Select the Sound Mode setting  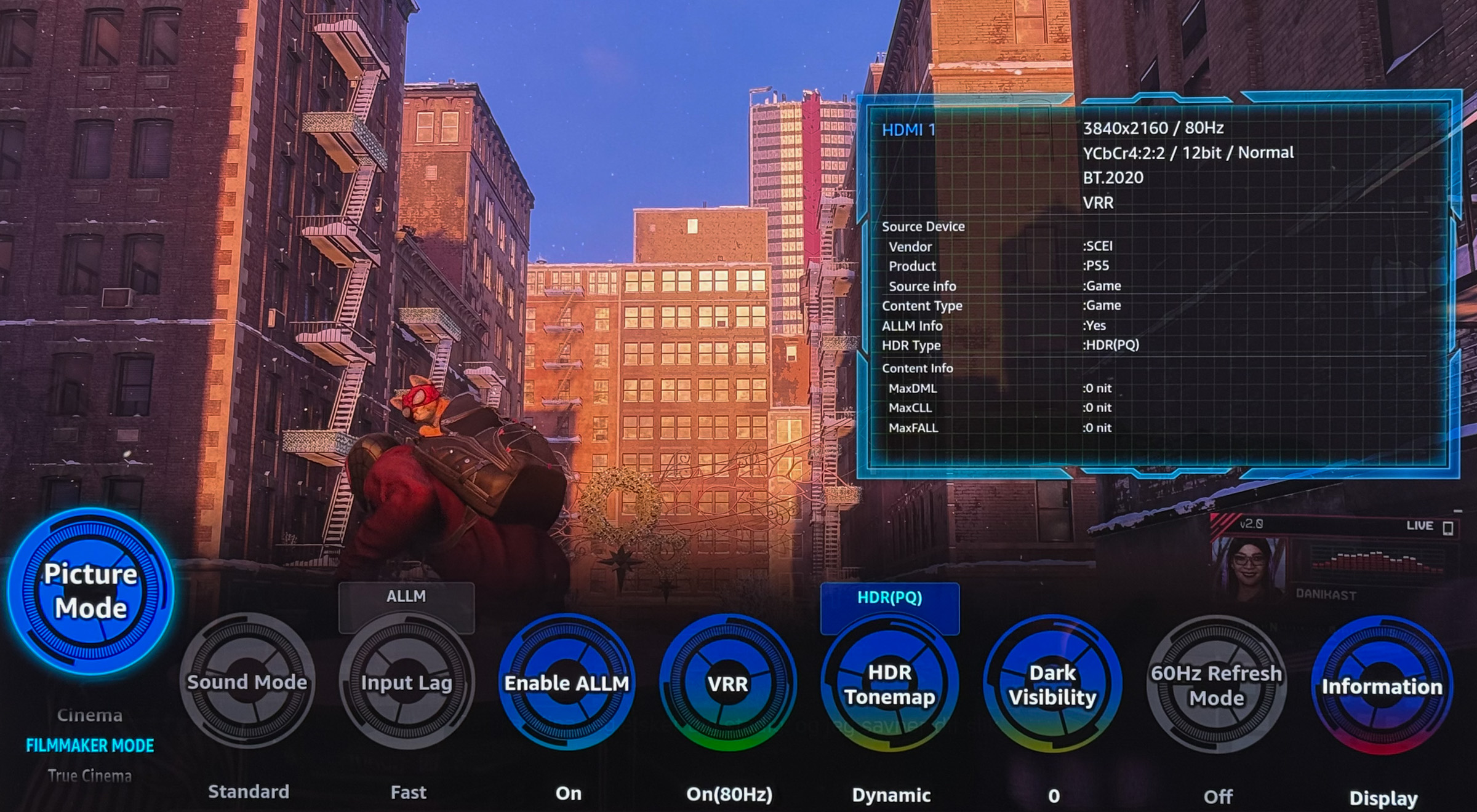247,683
